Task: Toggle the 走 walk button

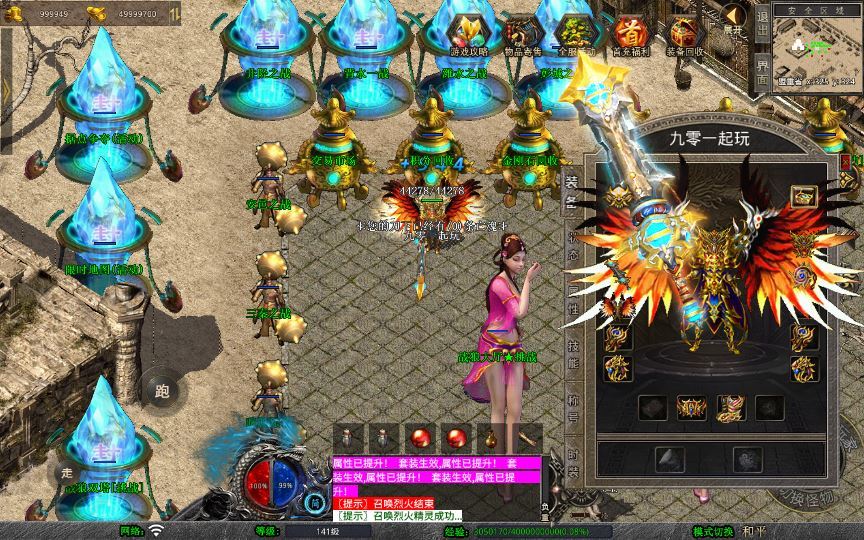Action: click(68, 472)
